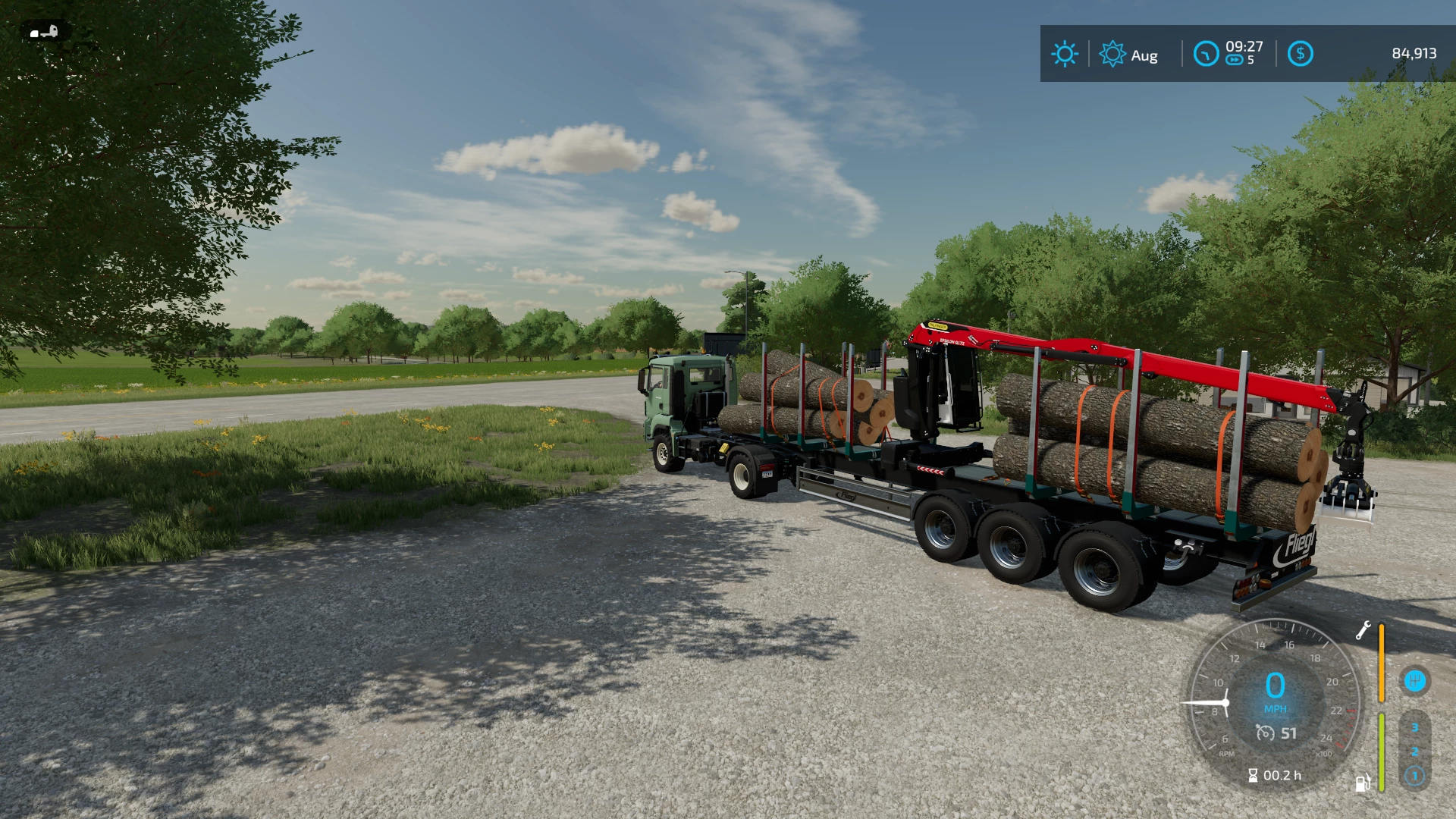Open the dollar money icon
The width and height of the screenshot is (1456, 819).
point(1300,54)
